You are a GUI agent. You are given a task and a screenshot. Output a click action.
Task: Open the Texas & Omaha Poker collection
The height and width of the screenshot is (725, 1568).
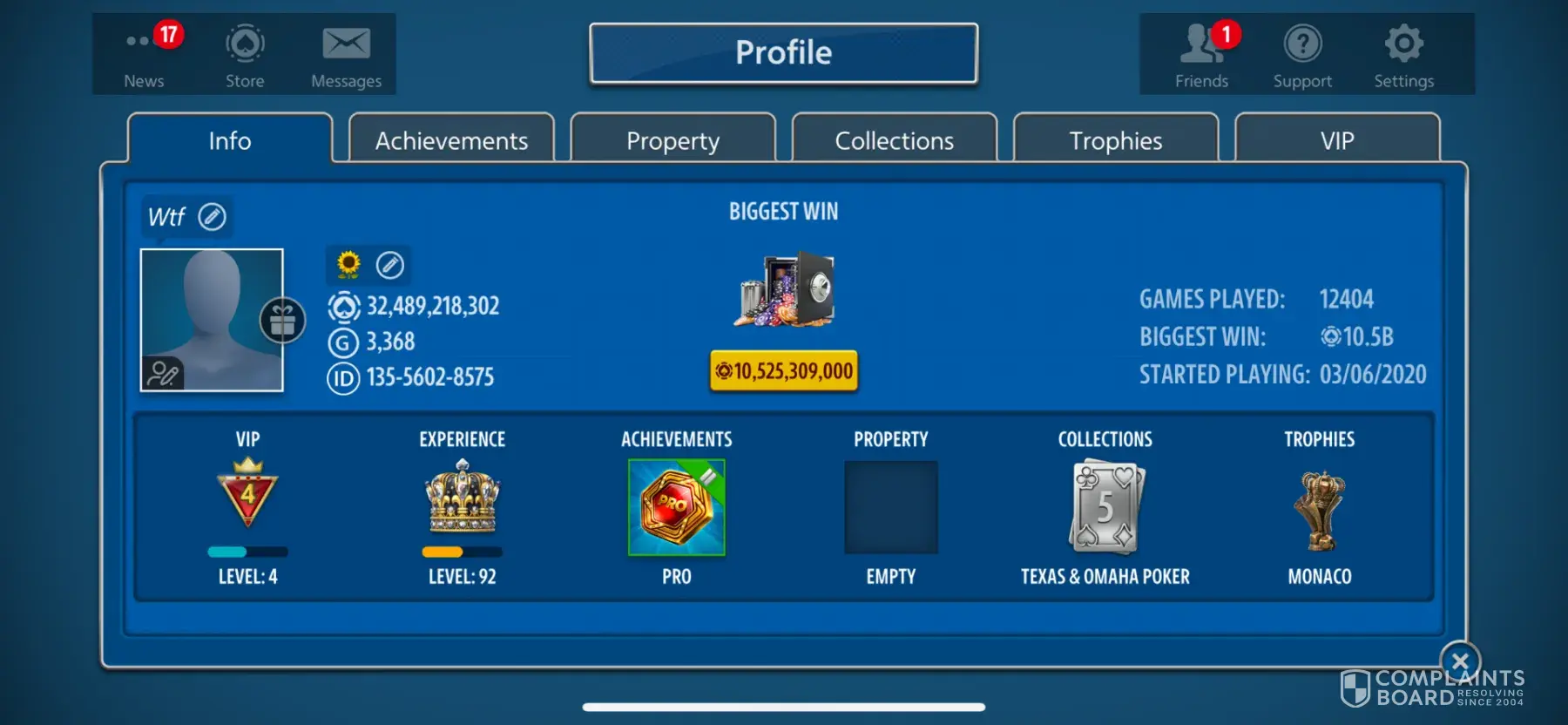click(x=1105, y=508)
